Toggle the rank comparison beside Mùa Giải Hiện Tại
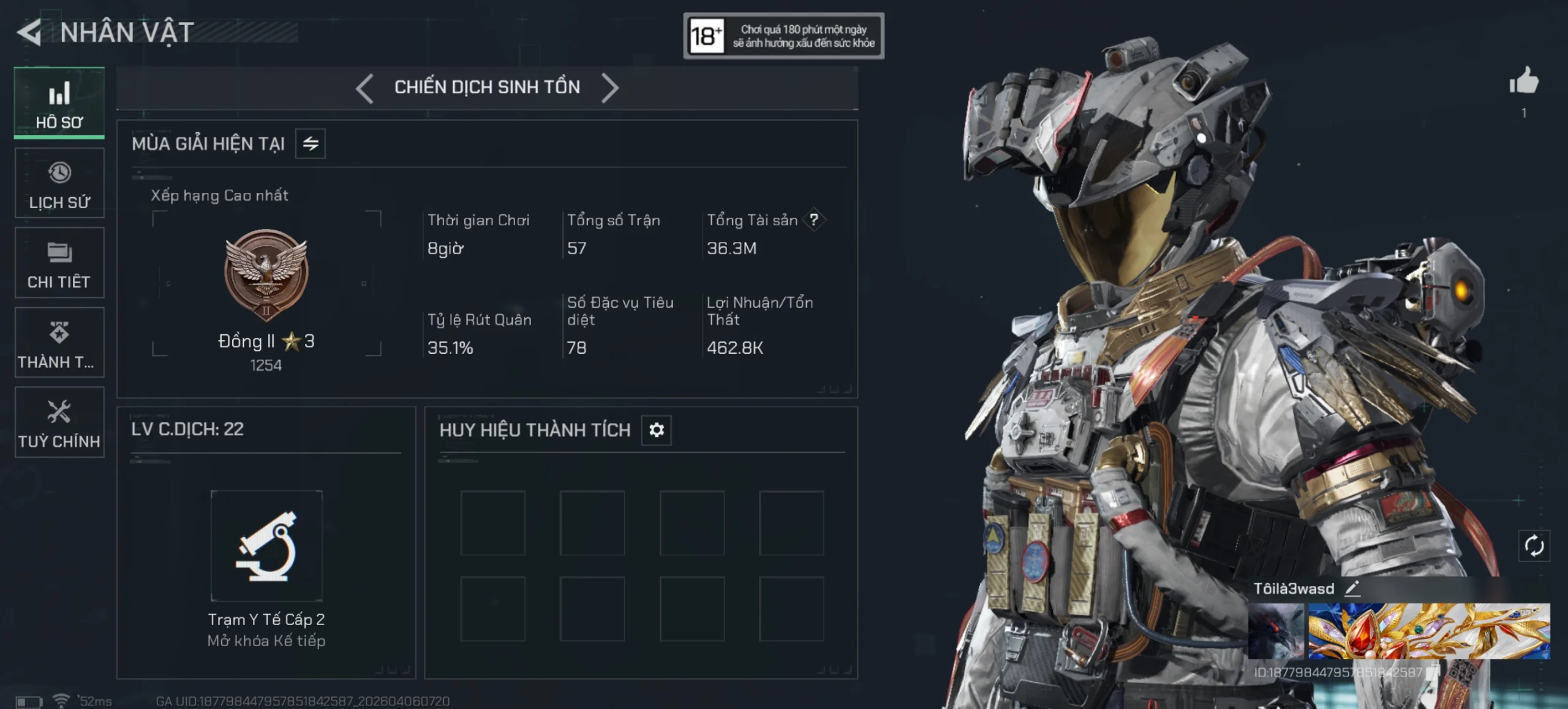1568x709 pixels. point(309,143)
